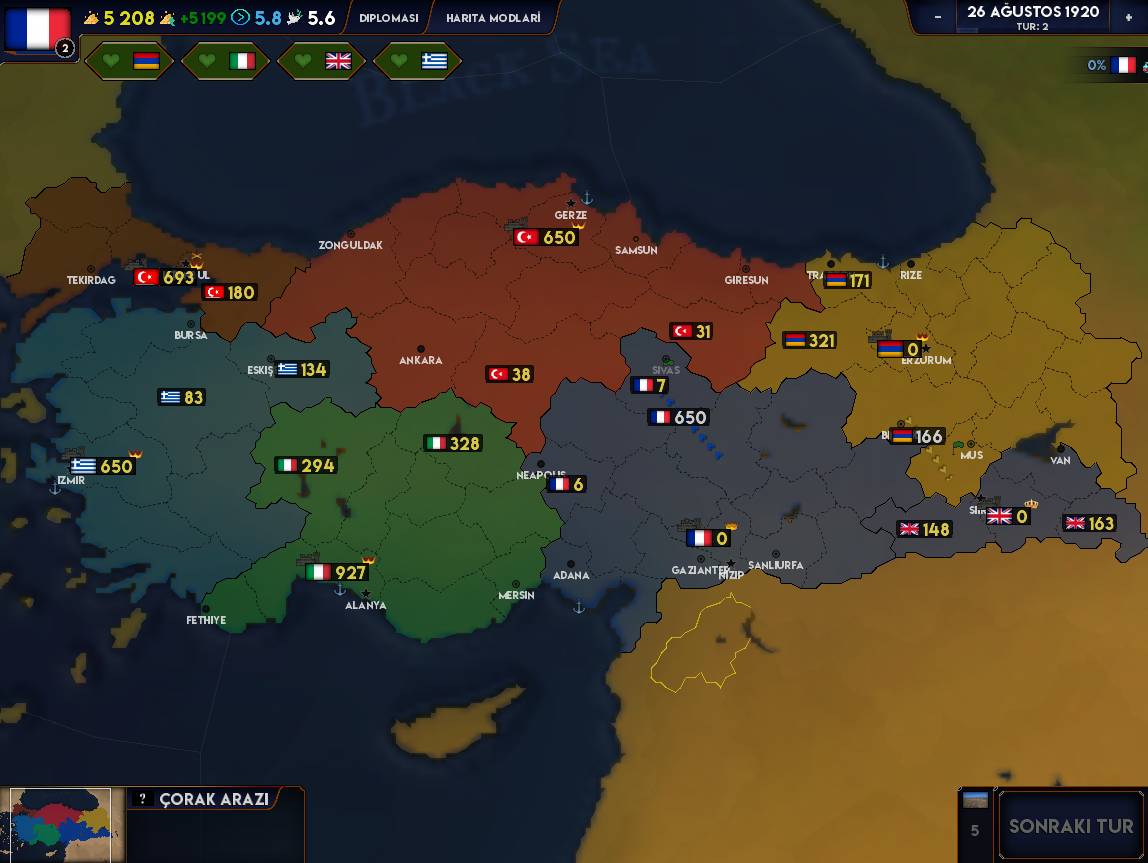Select the Greek army of 650 at Izmir

(102, 466)
